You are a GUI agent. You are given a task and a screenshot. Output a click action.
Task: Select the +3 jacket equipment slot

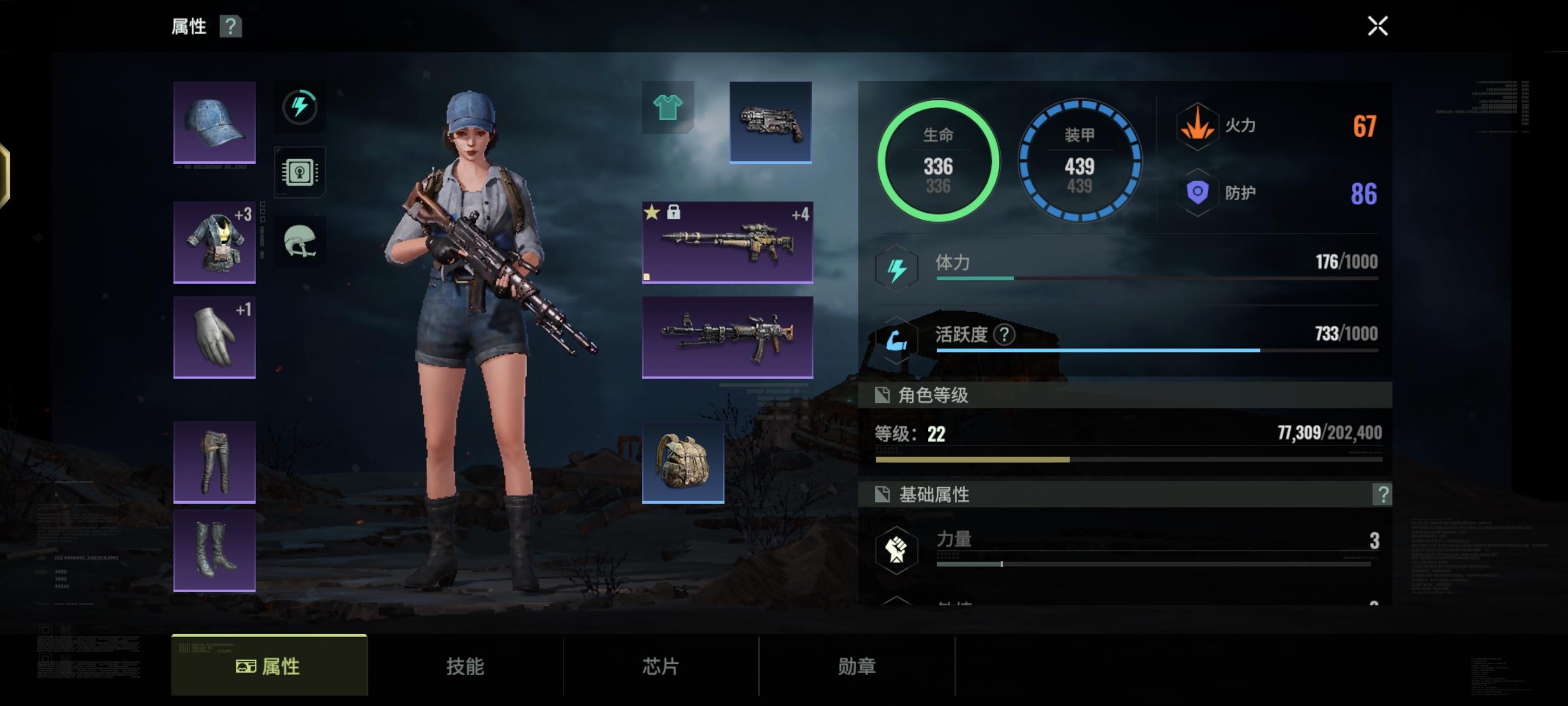click(x=214, y=243)
